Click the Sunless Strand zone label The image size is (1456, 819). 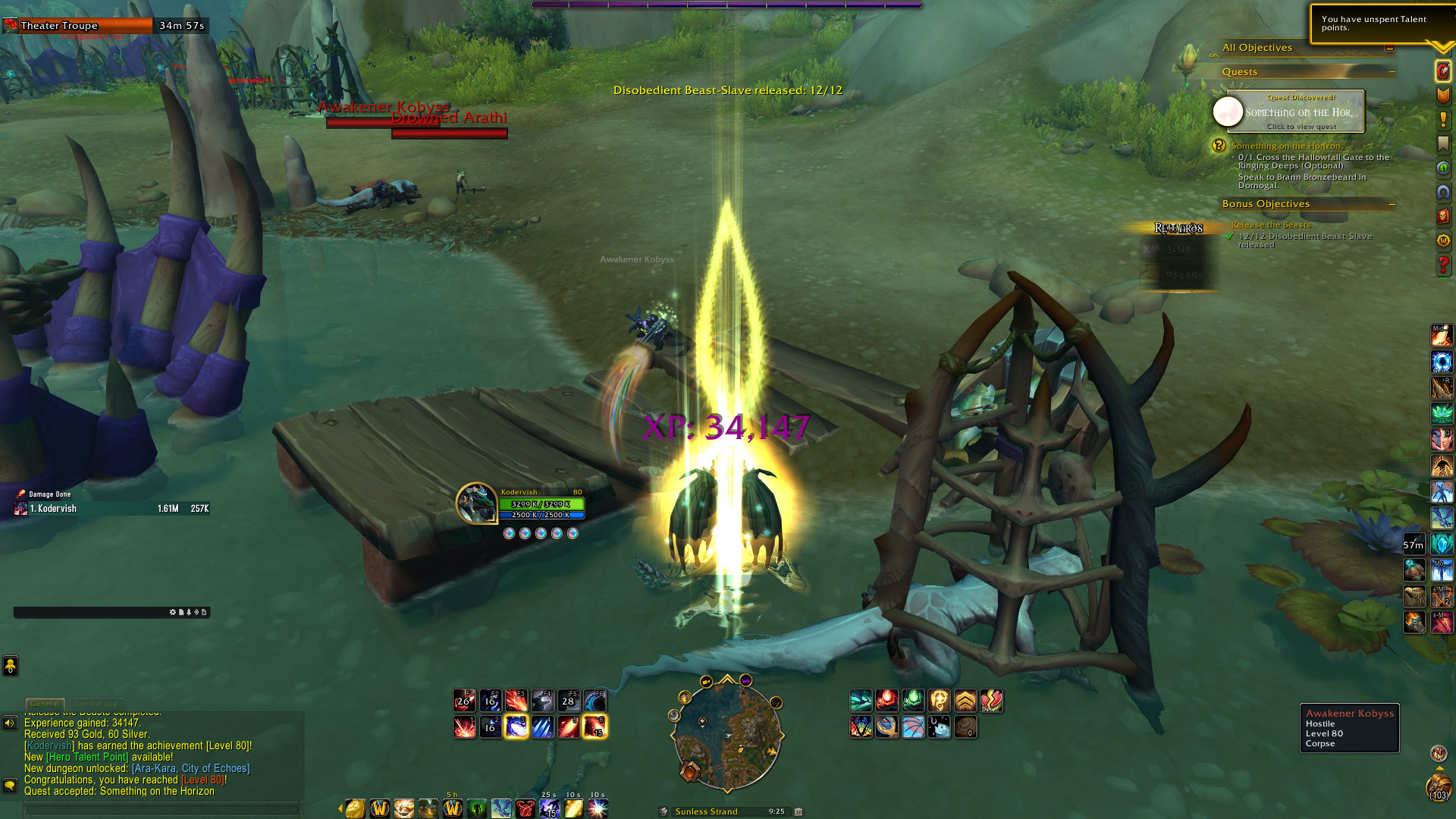click(x=706, y=811)
